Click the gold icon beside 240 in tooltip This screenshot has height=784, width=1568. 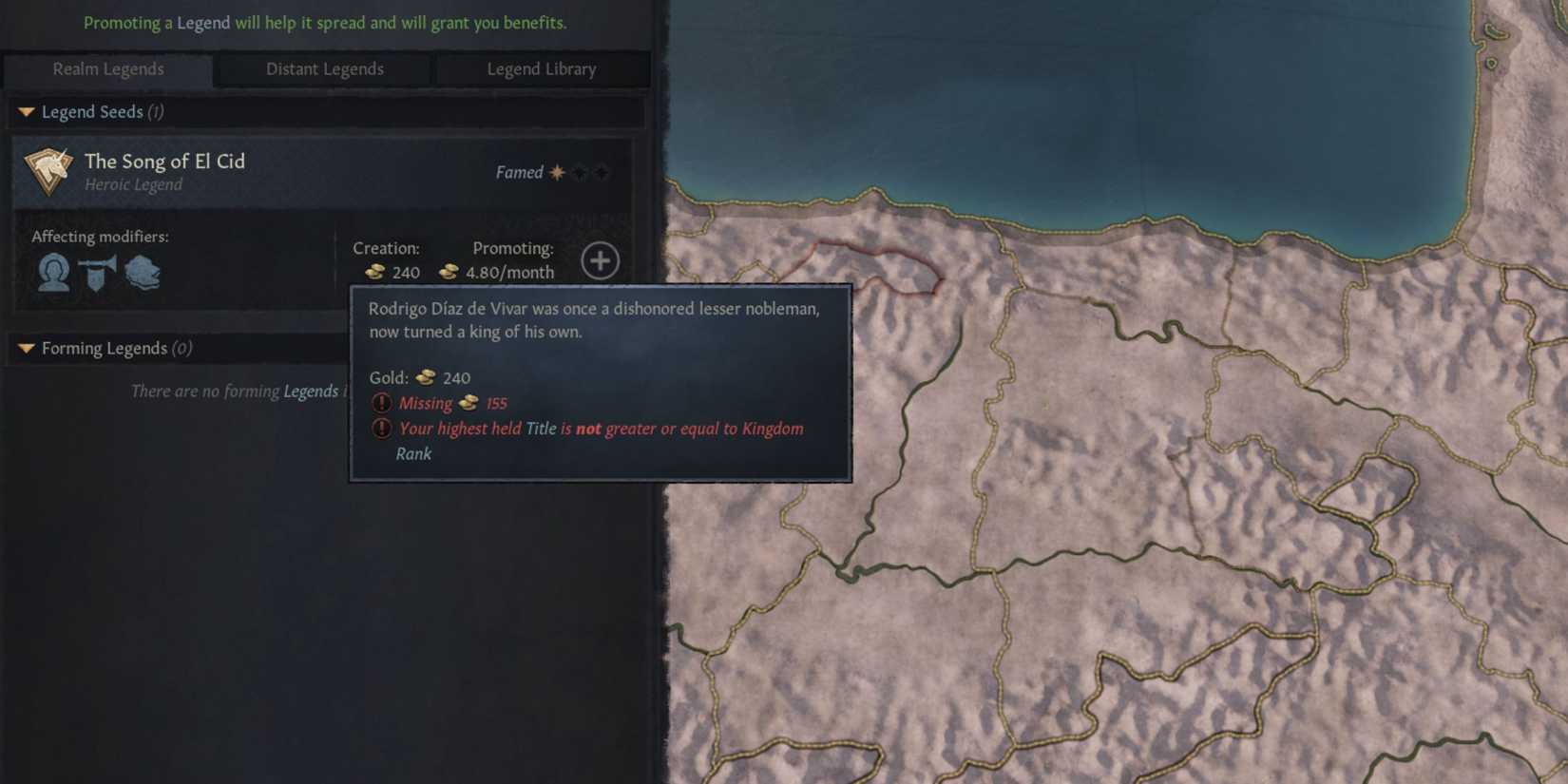tap(424, 377)
